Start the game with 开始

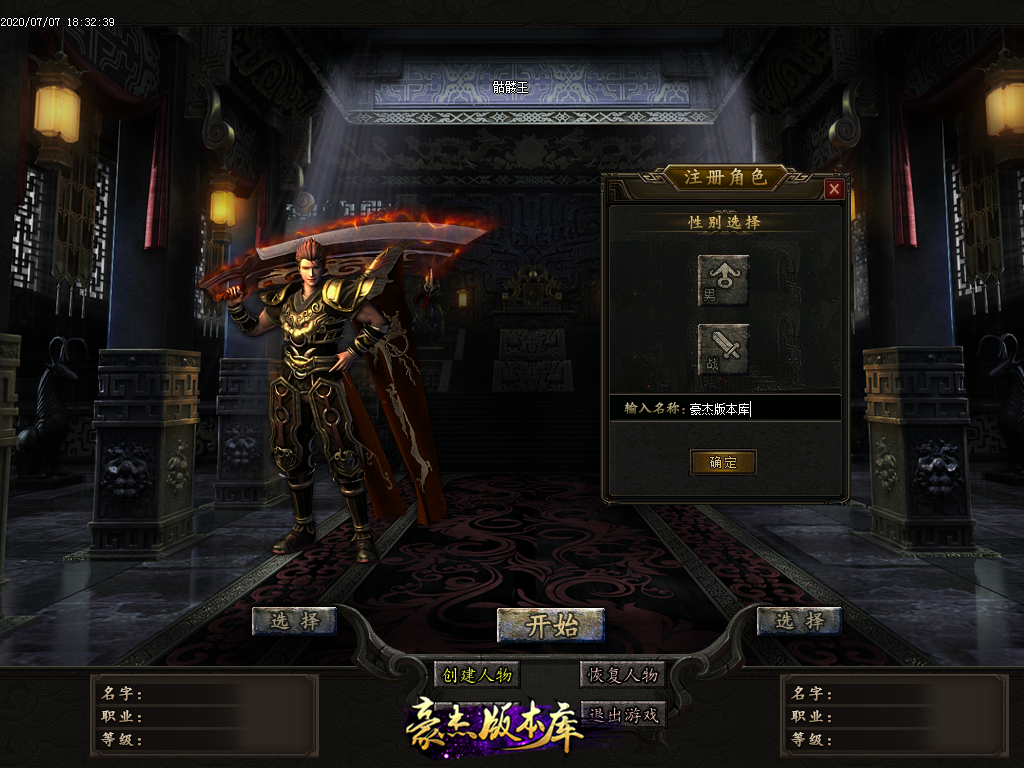point(551,626)
